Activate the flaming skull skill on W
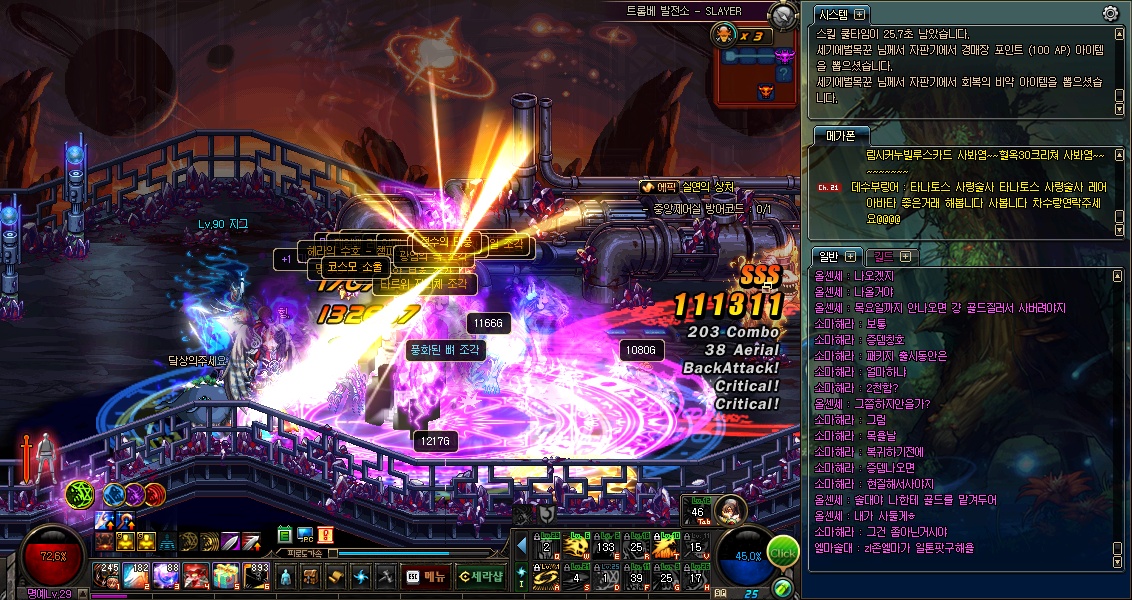The height and width of the screenshot is (600, 1132). coord(575,547)
